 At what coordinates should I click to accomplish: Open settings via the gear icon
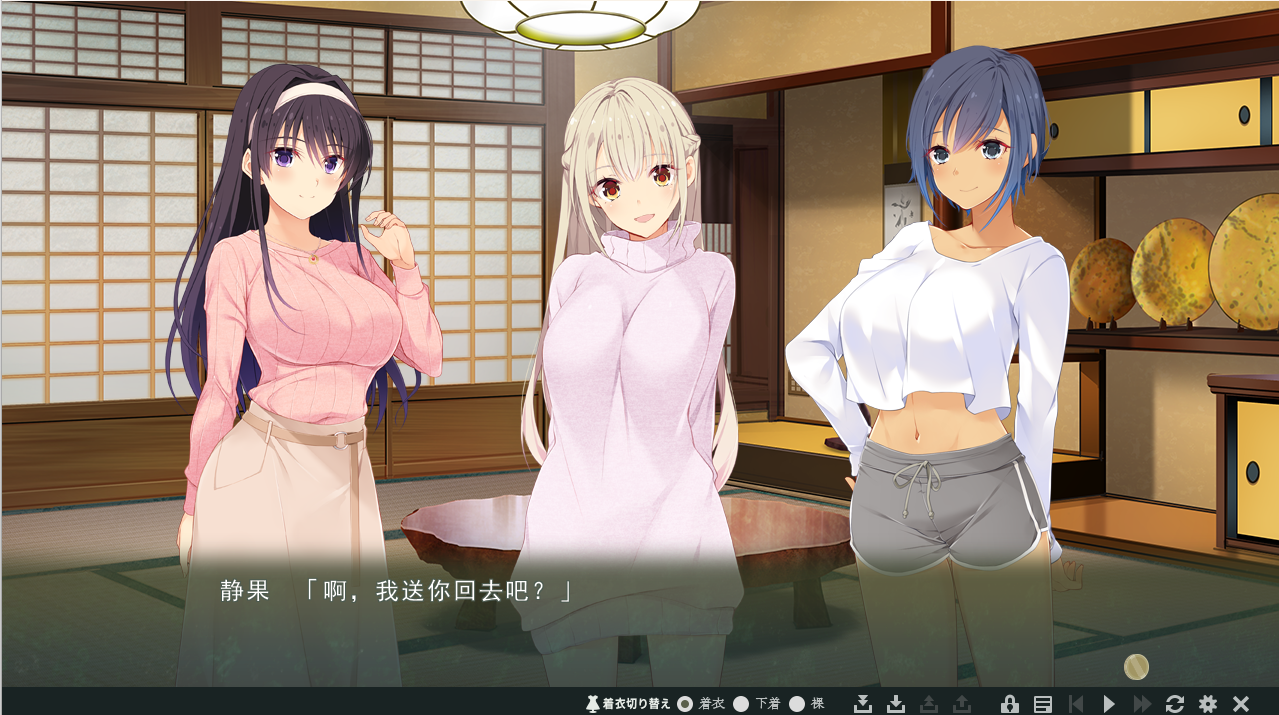coord(1208,704)
